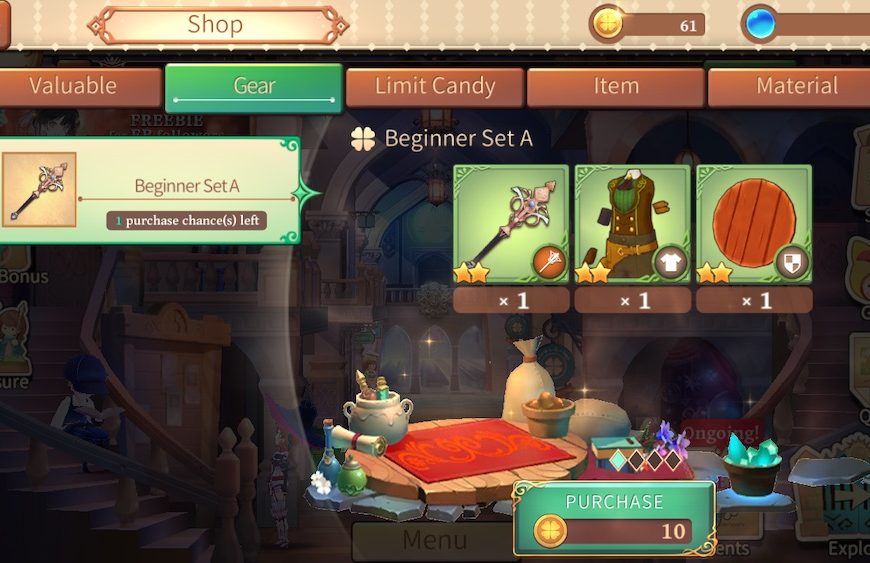The height and width of the screenshot is (563, 870).
Task: Select the round wooden shield icon
Action: (753, 224)
